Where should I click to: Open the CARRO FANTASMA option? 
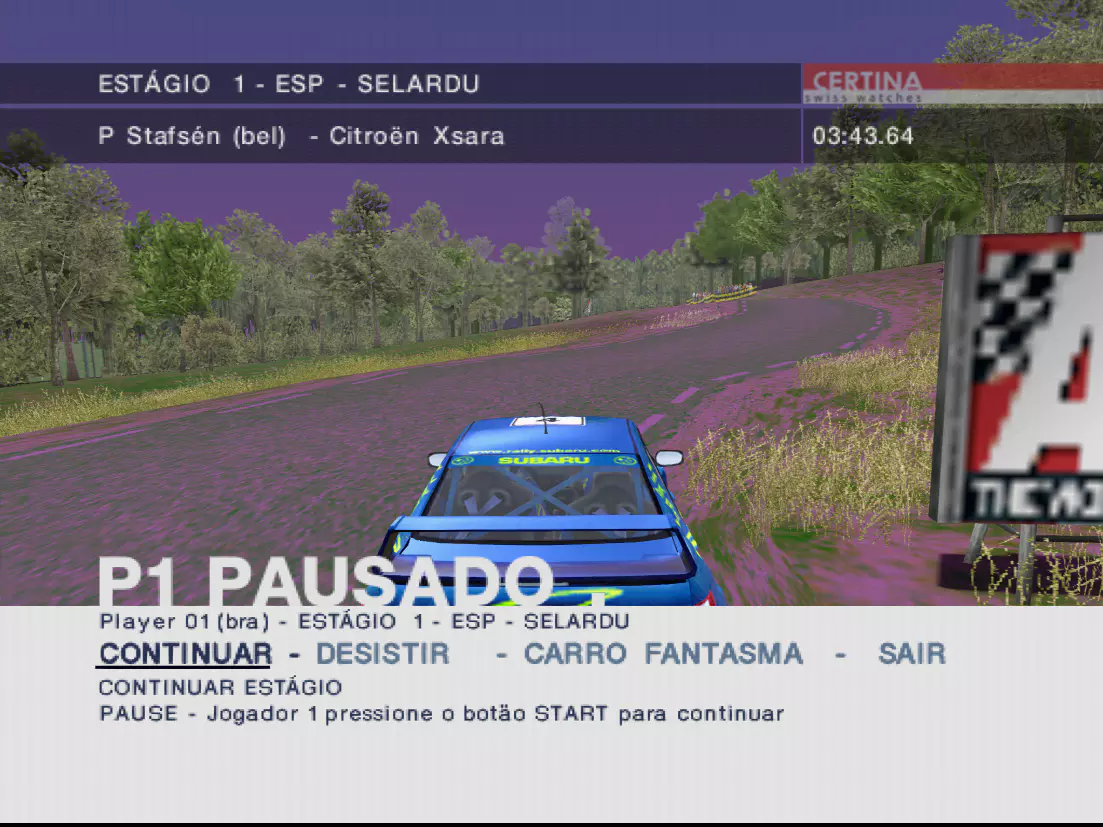tap(662, 654)
